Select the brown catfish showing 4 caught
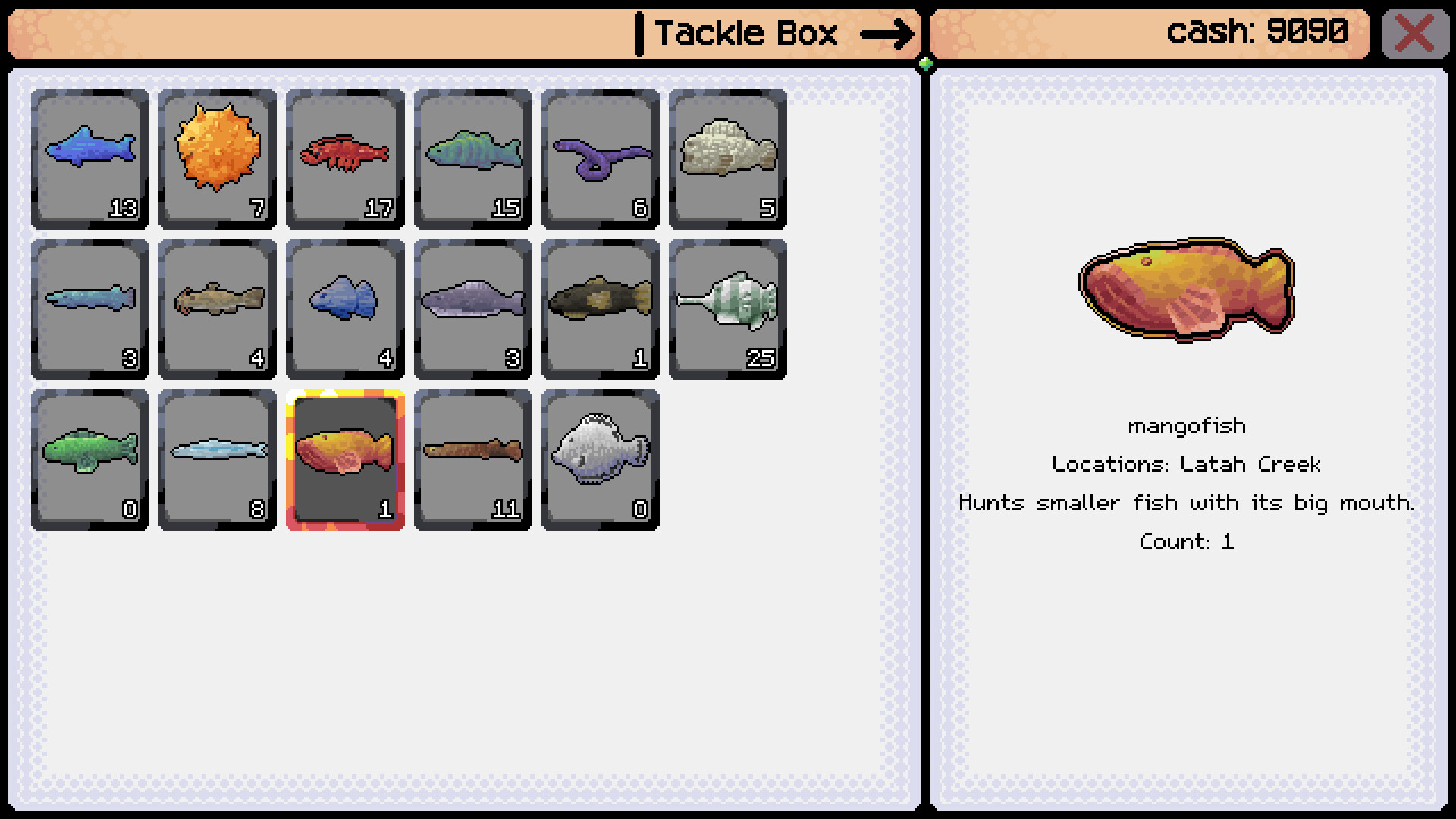Screen dimensions: 1456x819 217,303
